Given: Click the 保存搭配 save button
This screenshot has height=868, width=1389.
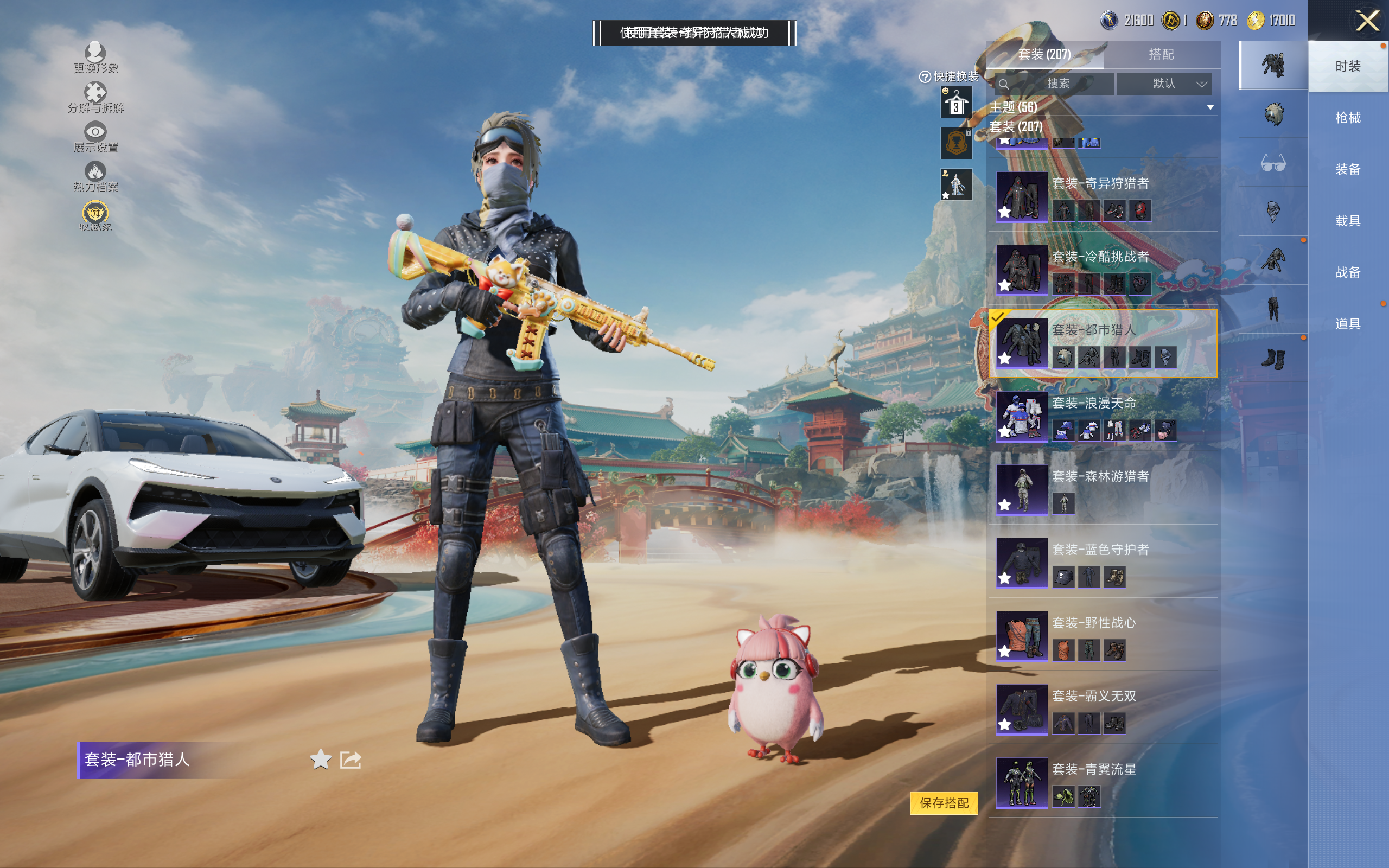Looking at the screenshot, I should point(944,802).
